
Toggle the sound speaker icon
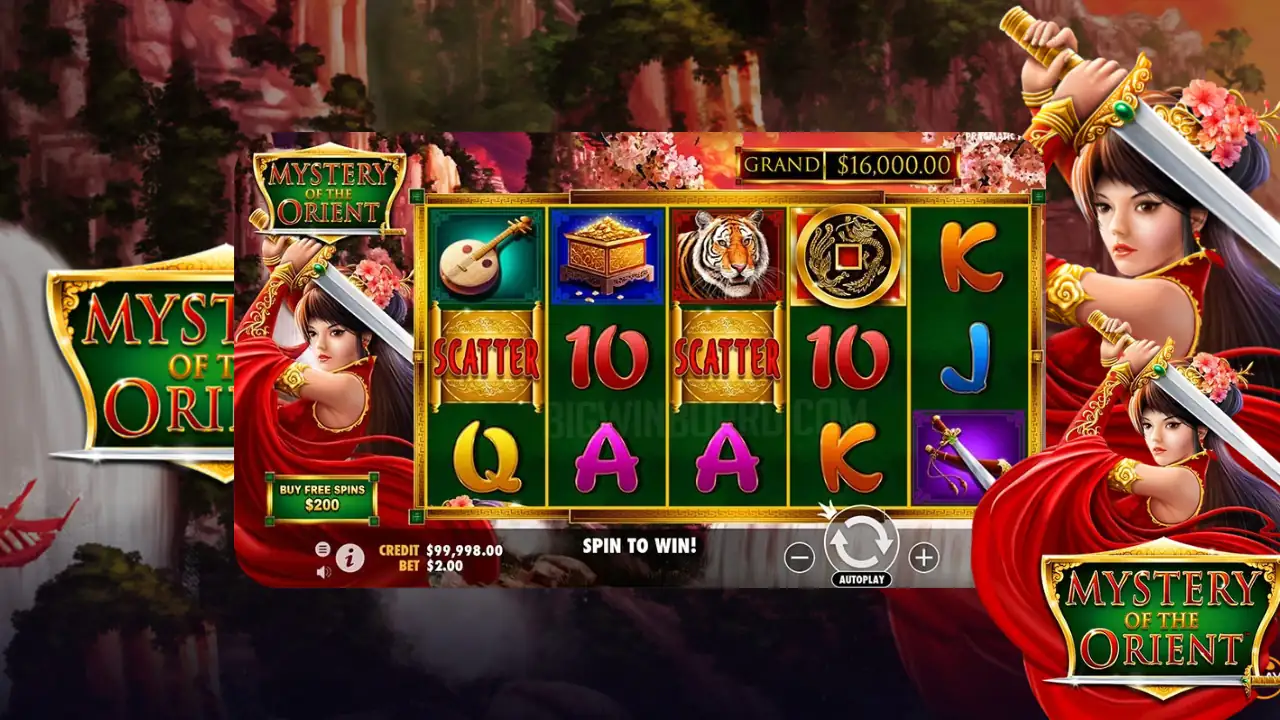pyautogui.click(x=323, y=572)
